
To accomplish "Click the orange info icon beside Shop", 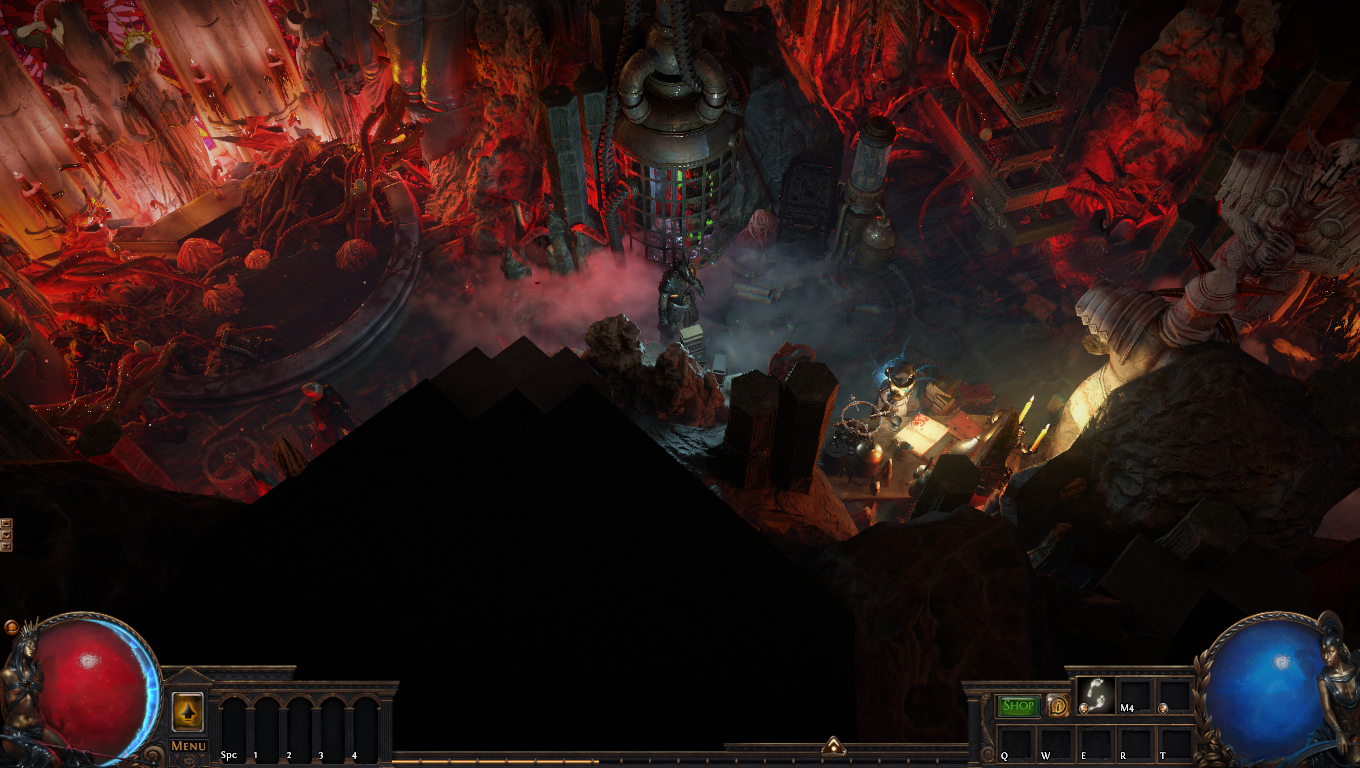I will [1057, 706].
